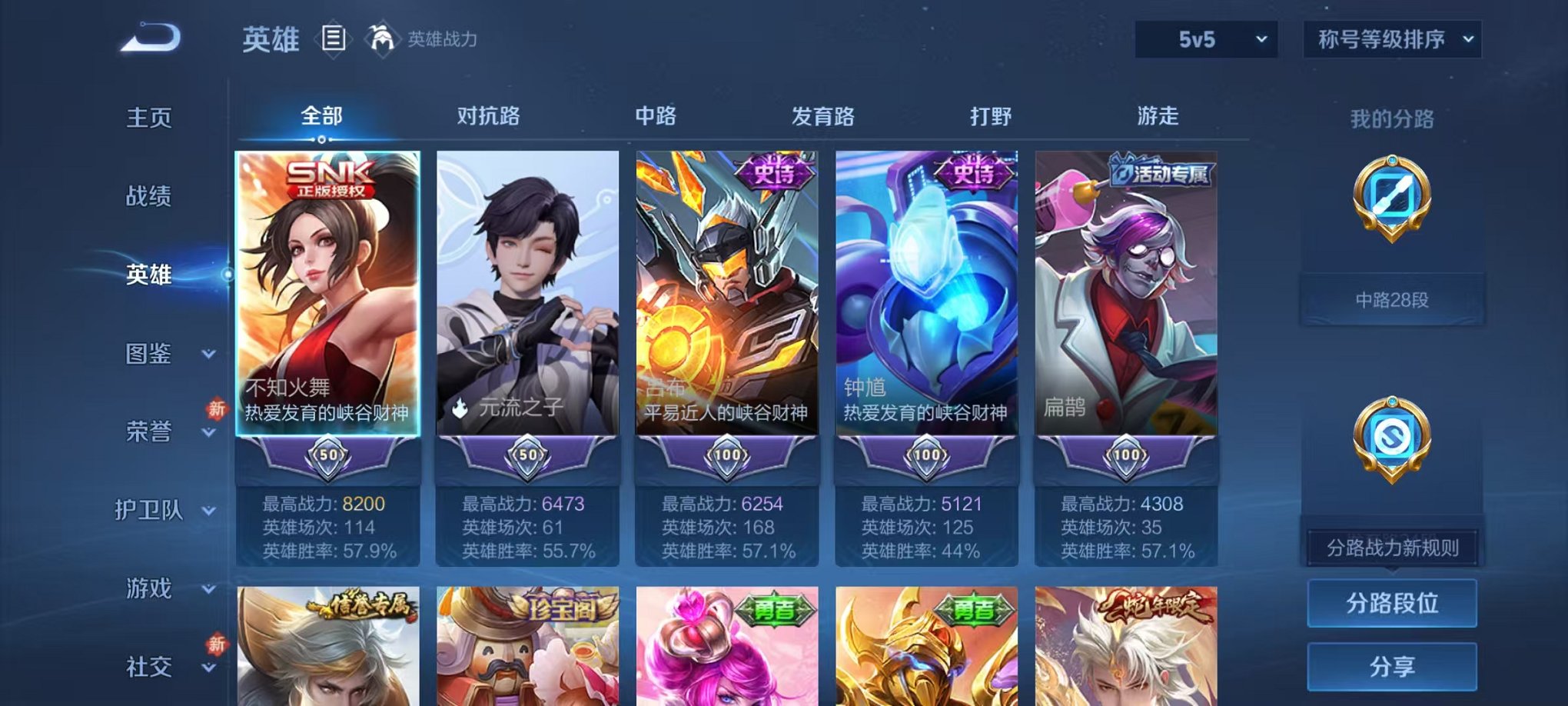Image resolution: width=1568 pixels, height=706 pixels.
Task: Open the 称号等级排序 sorting dropdown
Action: pyautogui.click(x=1390, y=35)
